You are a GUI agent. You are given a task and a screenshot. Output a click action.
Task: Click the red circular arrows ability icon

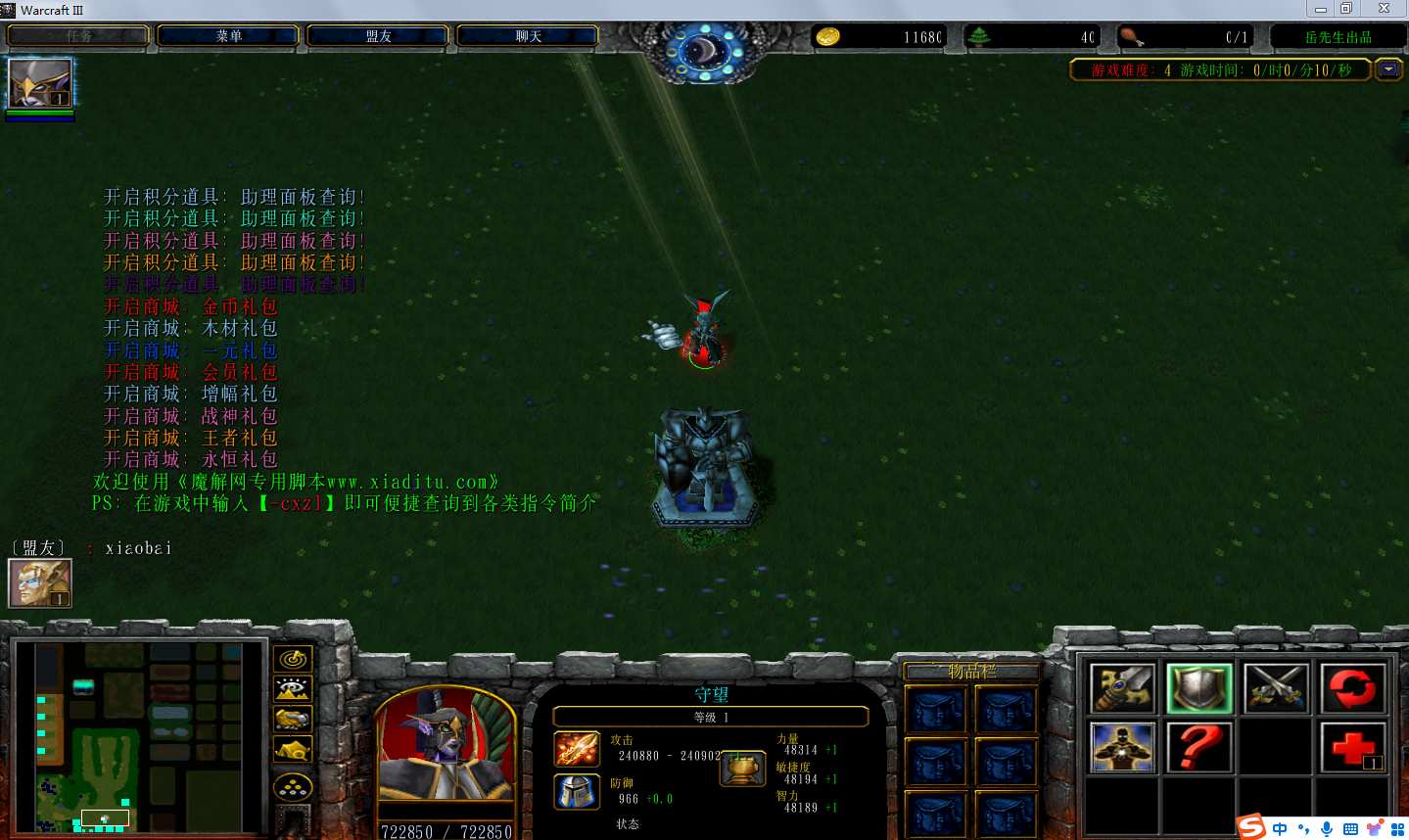1352,688
